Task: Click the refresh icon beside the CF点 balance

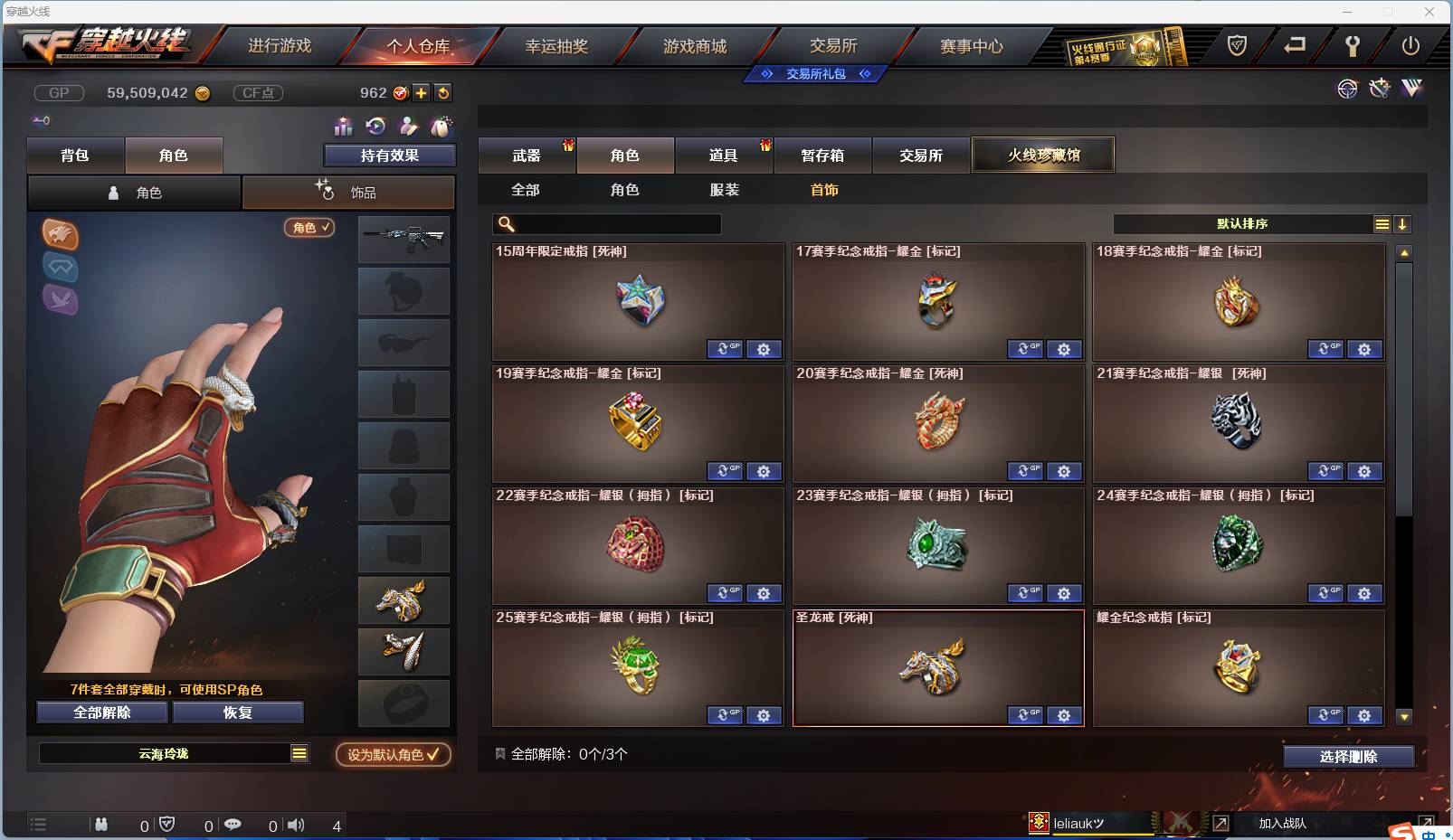Action: pyautogui.click(x=442, y=92)
